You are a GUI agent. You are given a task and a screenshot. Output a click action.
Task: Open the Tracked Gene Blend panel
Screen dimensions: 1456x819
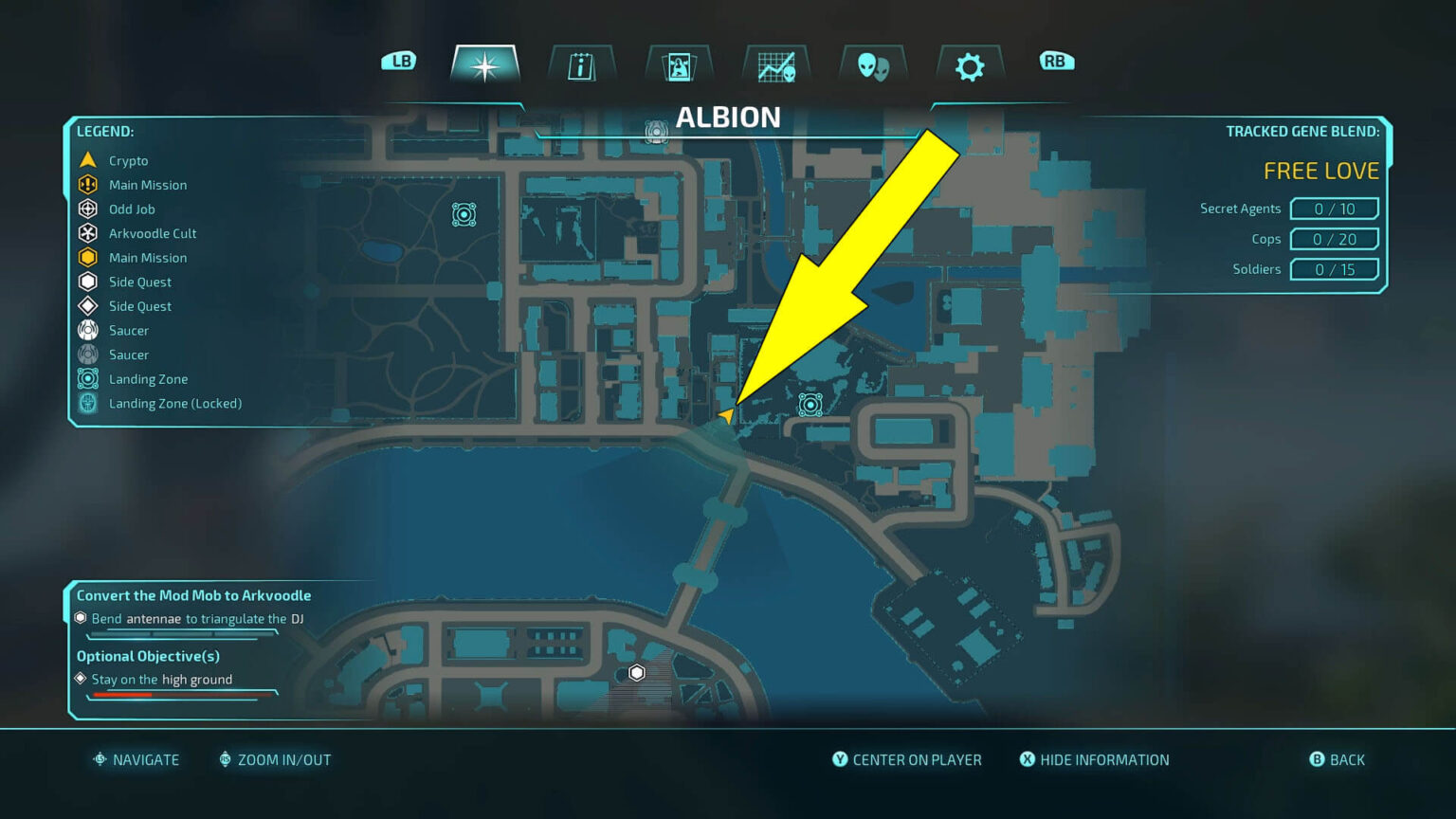click(x=1302, y=131)
